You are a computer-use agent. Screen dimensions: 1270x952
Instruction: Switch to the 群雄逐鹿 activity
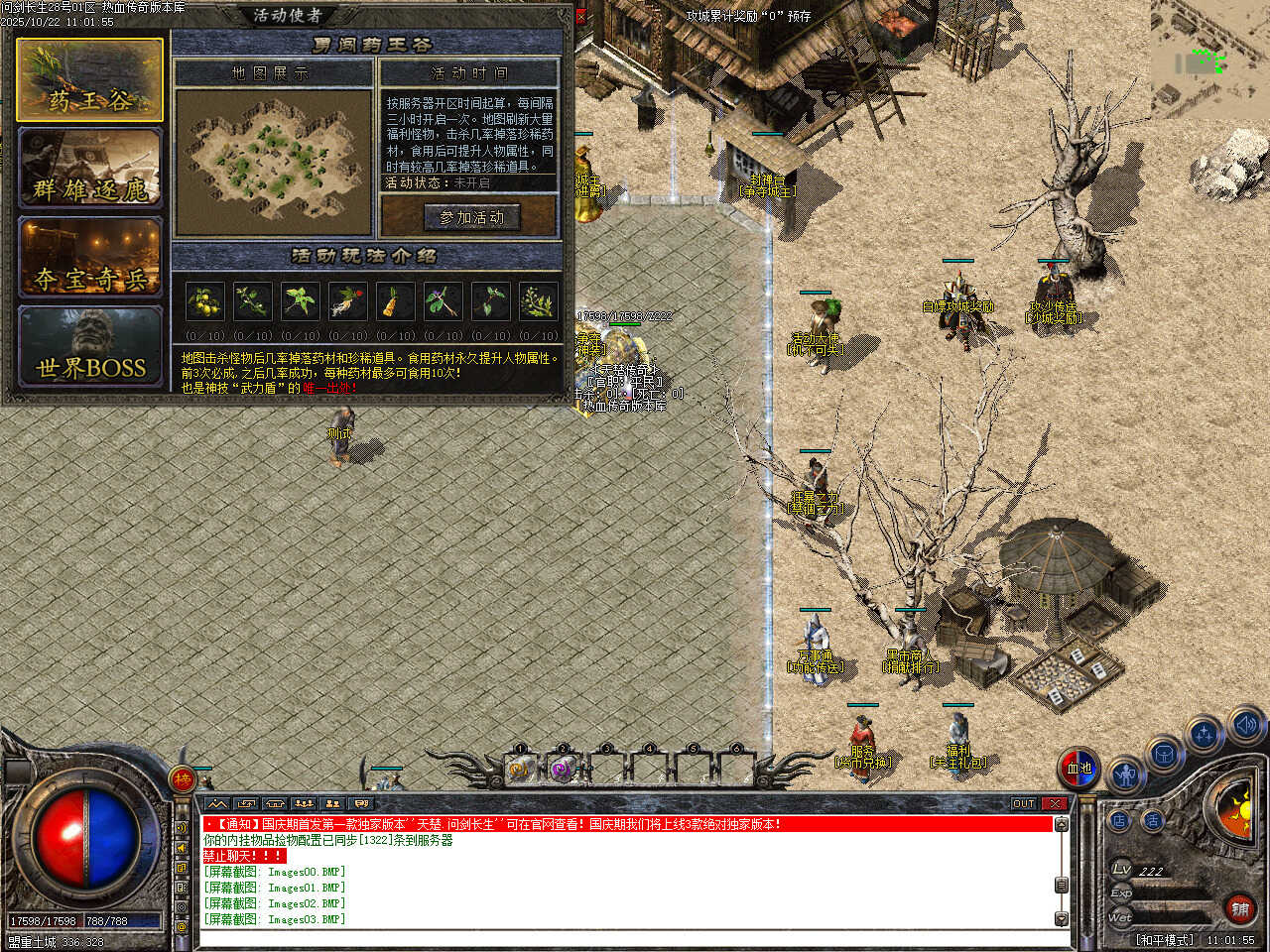point(89,169)
